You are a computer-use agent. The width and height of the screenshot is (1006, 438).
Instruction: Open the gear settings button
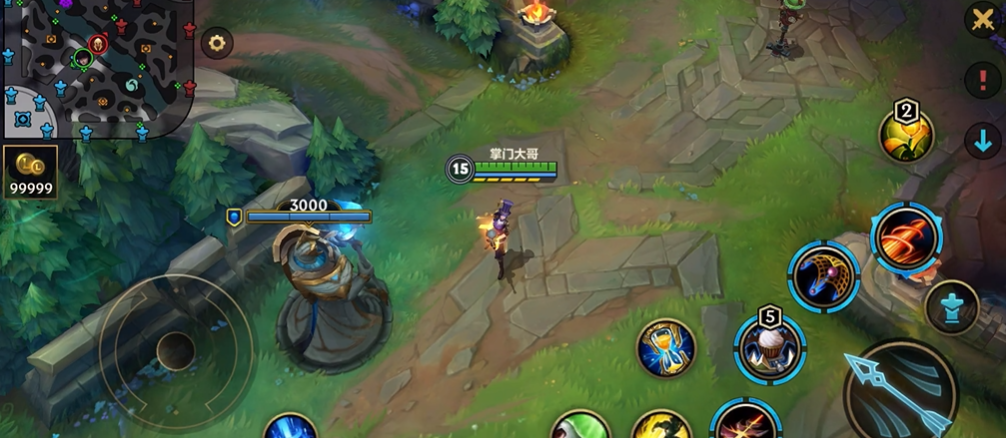[216, 43]
